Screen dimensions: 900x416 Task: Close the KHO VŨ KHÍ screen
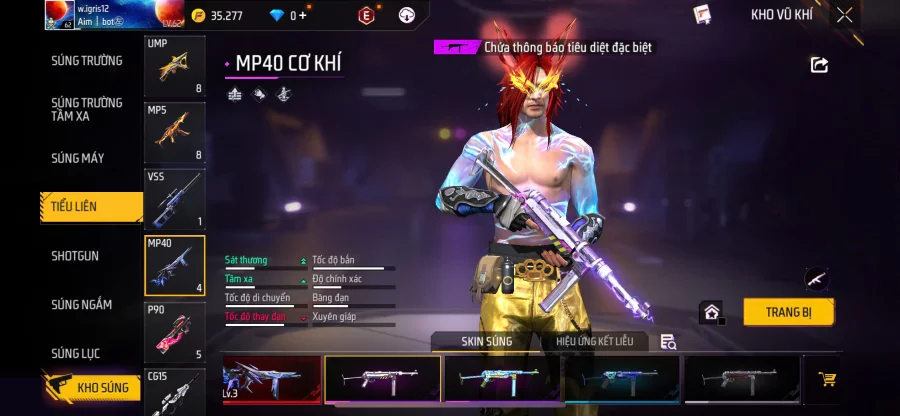click(845, 15)
